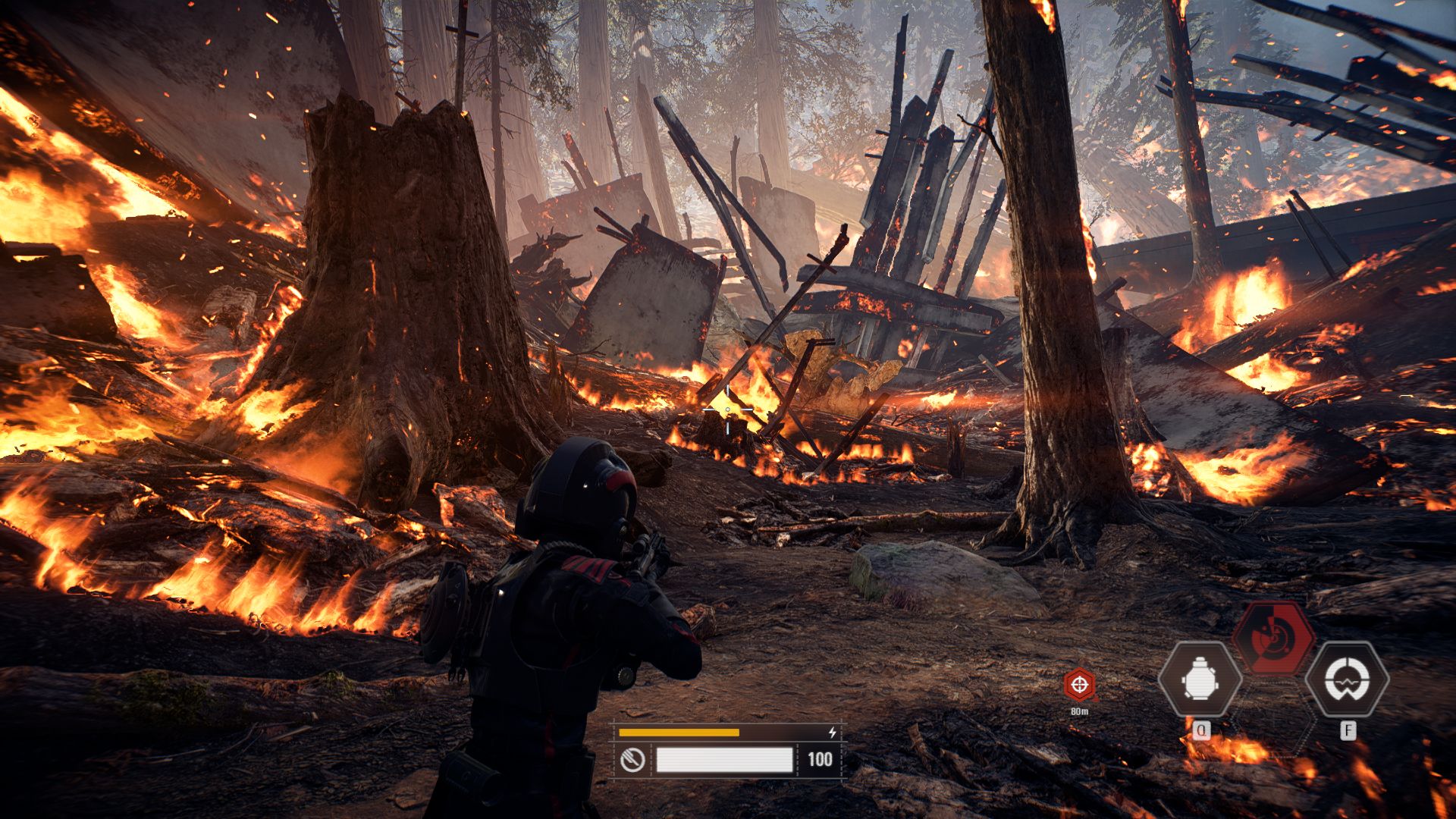Activate the thermal detonator grenade ability
This screenshot has height=819, width=1456.
pyautogui.click(x=1200, y=679)
